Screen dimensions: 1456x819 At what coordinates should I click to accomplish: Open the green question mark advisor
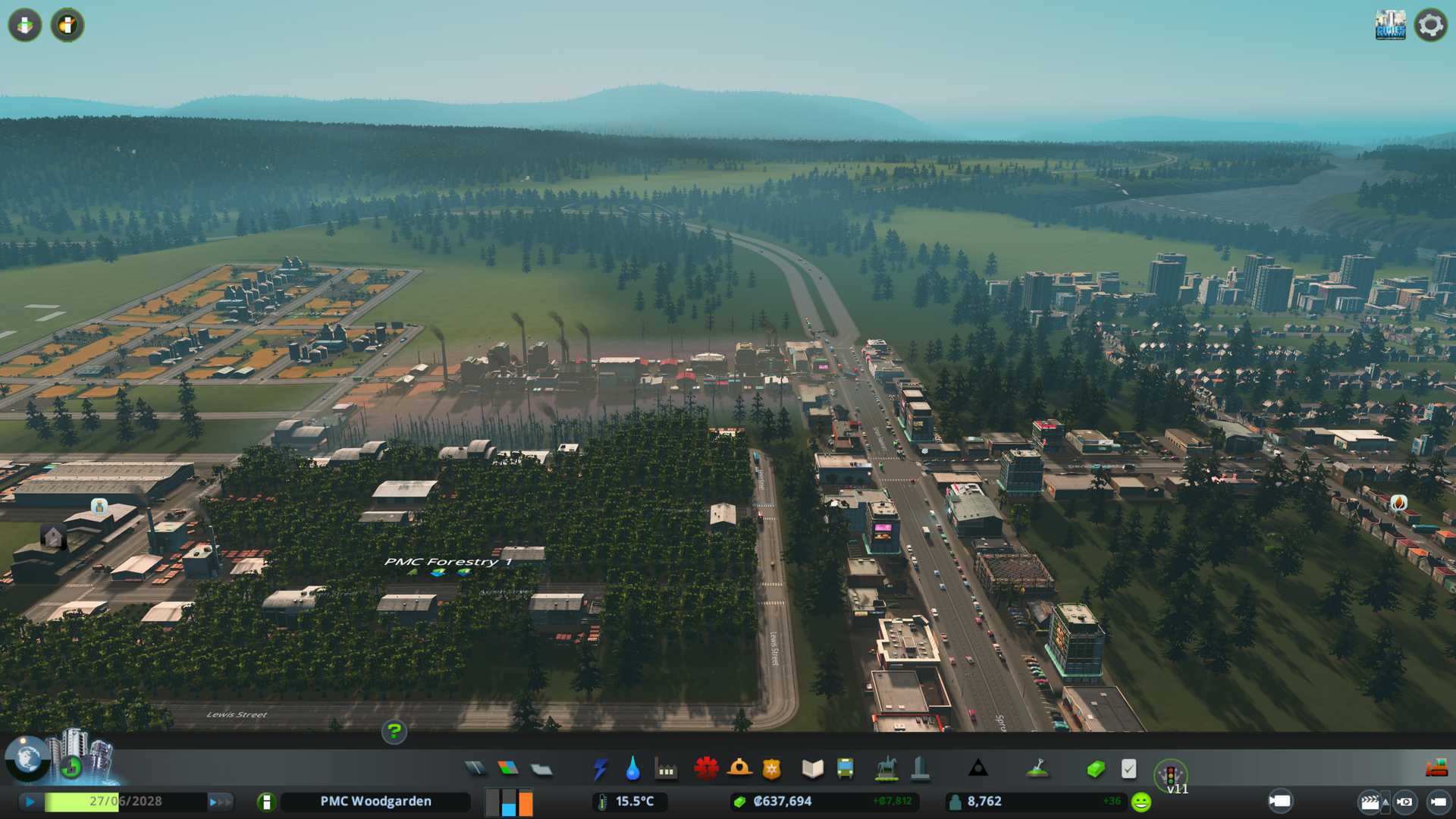[x=394, y=732]
